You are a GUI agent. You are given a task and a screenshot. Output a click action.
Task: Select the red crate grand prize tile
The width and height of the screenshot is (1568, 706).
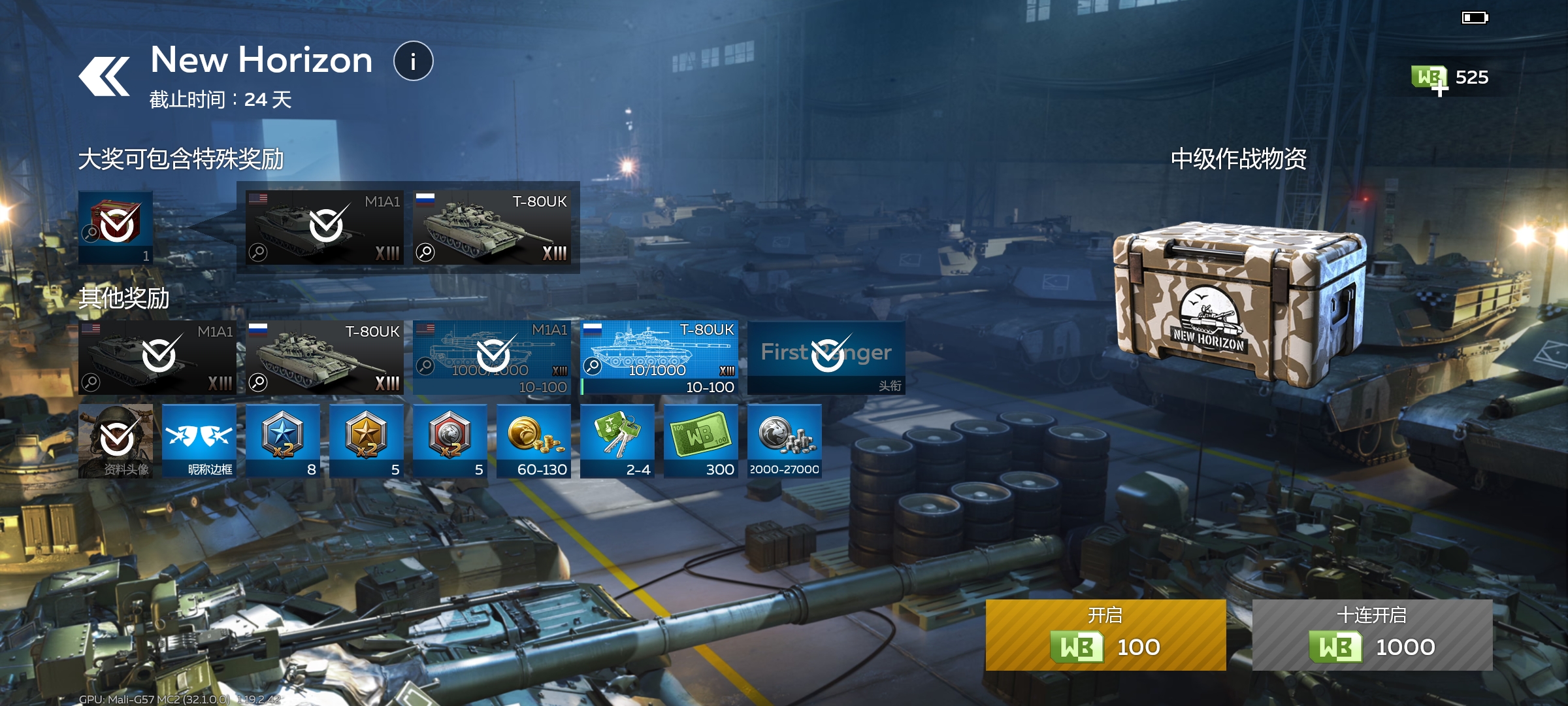116,227
